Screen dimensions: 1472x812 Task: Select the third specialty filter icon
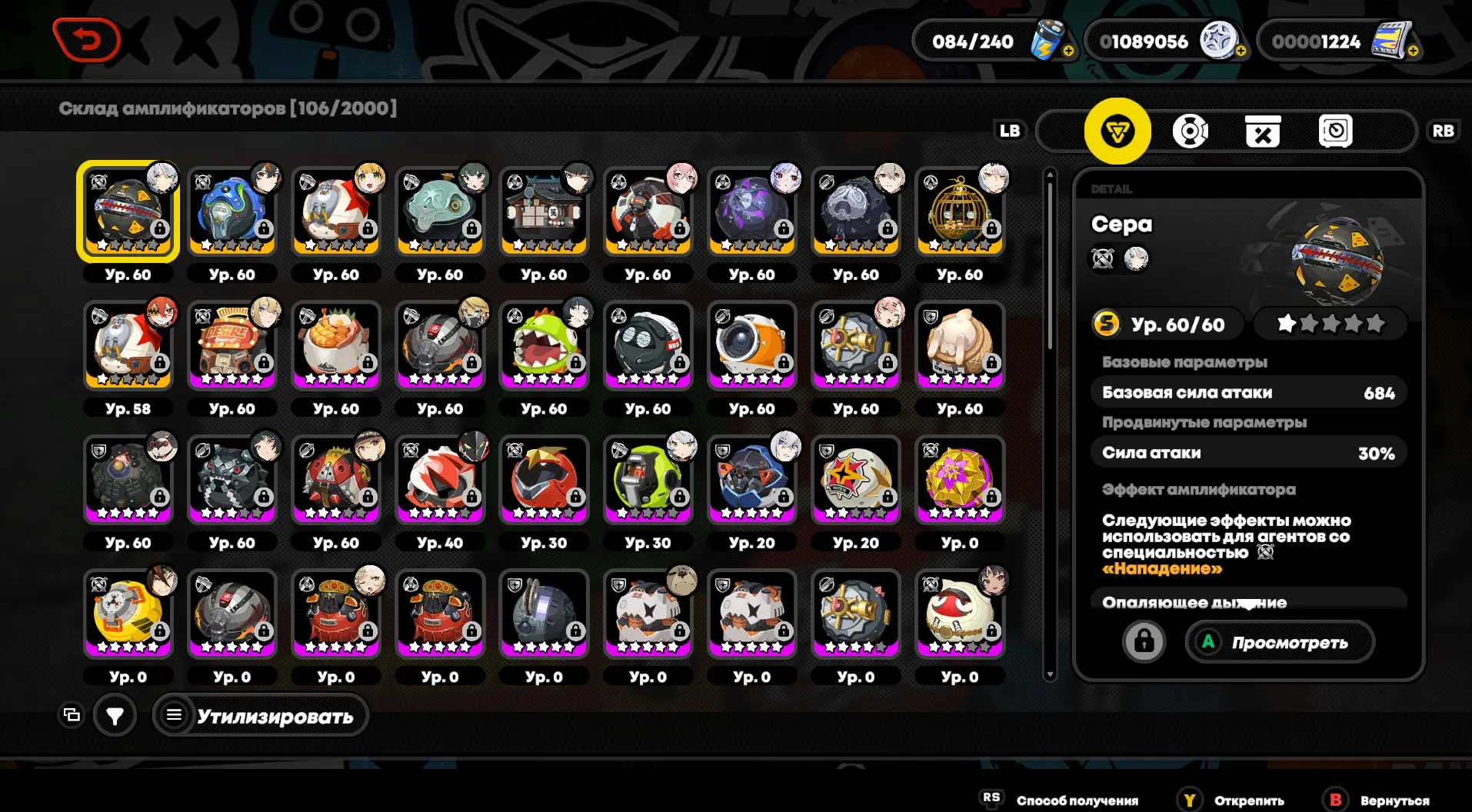tap(1264, 131)
